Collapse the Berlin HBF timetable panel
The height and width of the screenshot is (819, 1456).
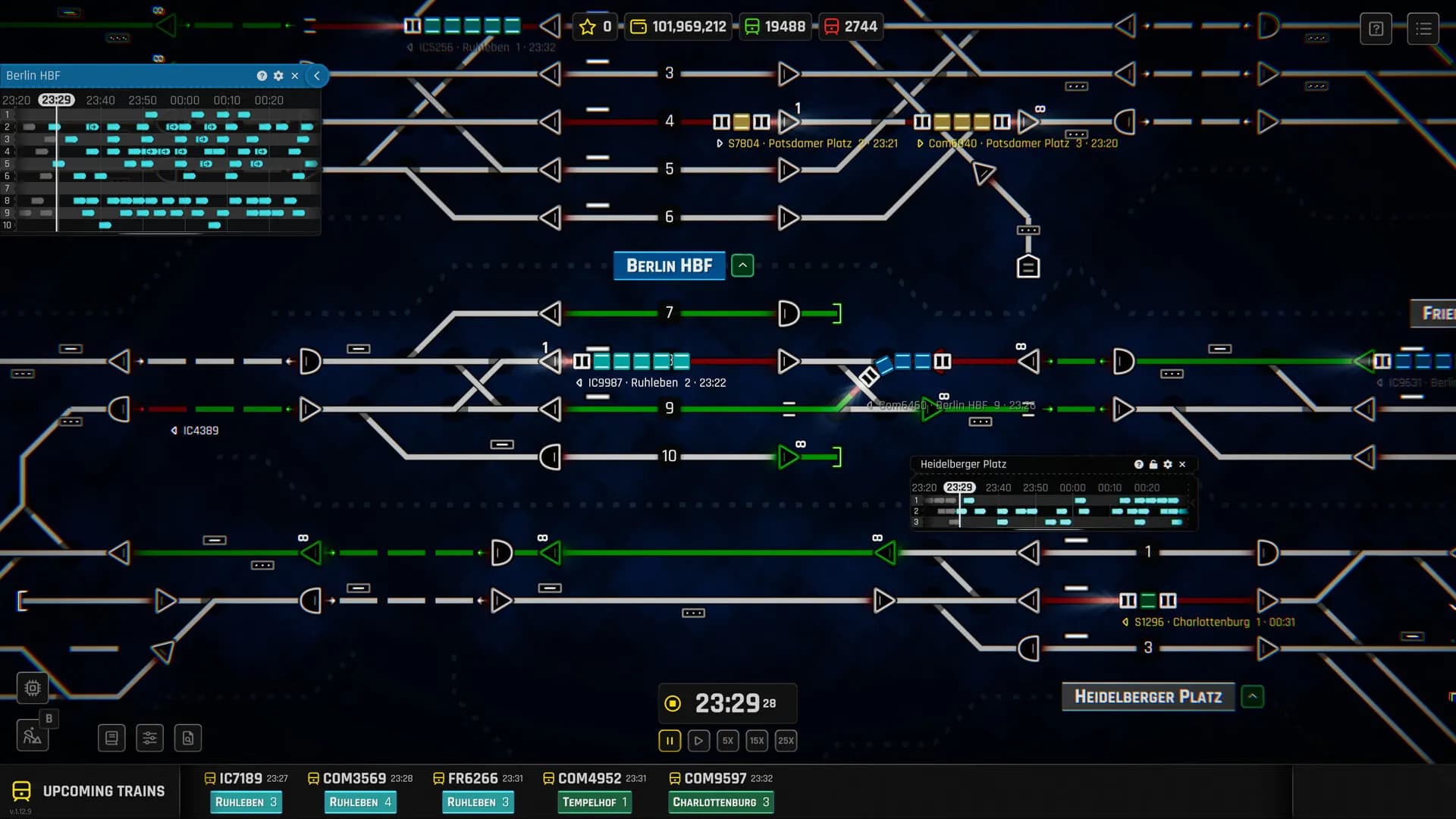[316, 76]
